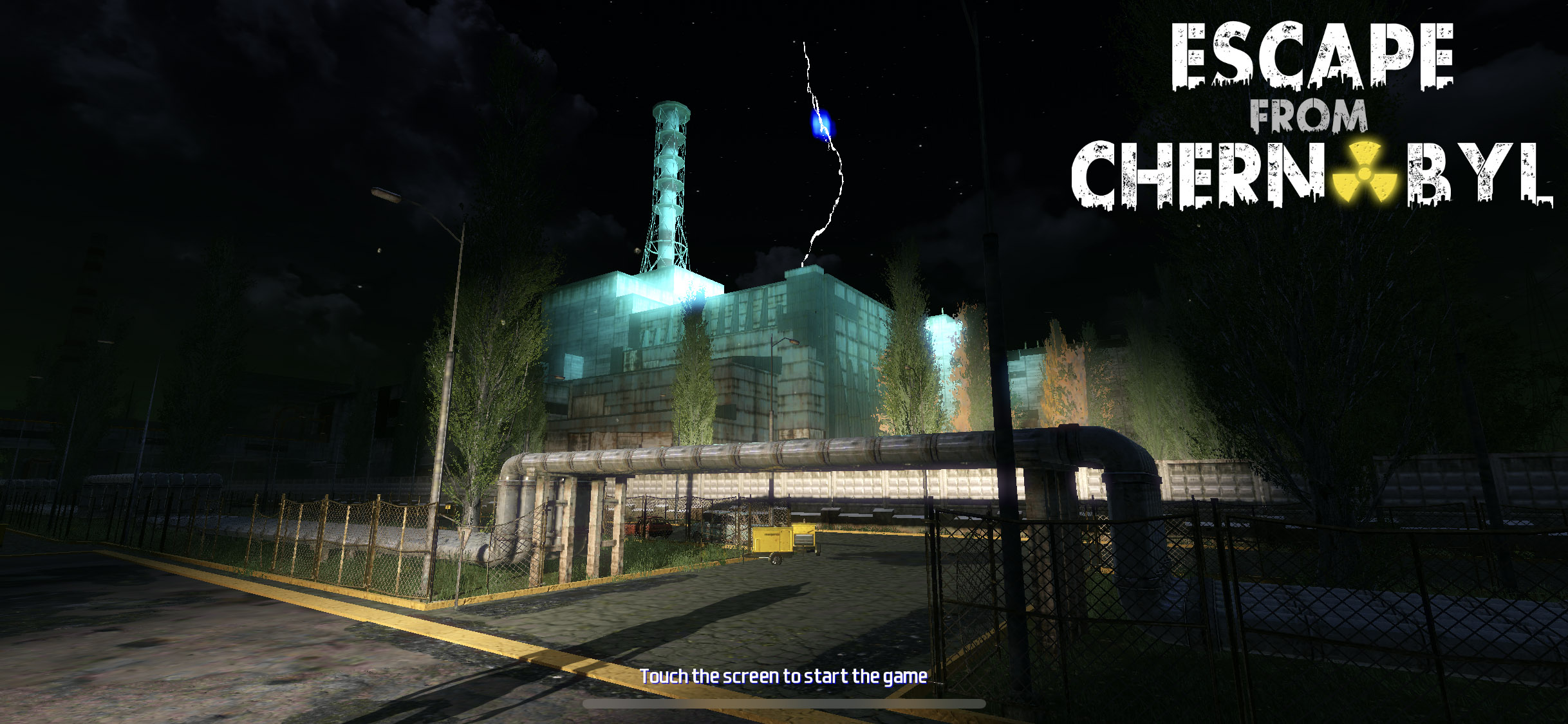Tap the 'Touch the screen to start the game' prompt
Screen dimensions: 1568x724
(783, 676)
